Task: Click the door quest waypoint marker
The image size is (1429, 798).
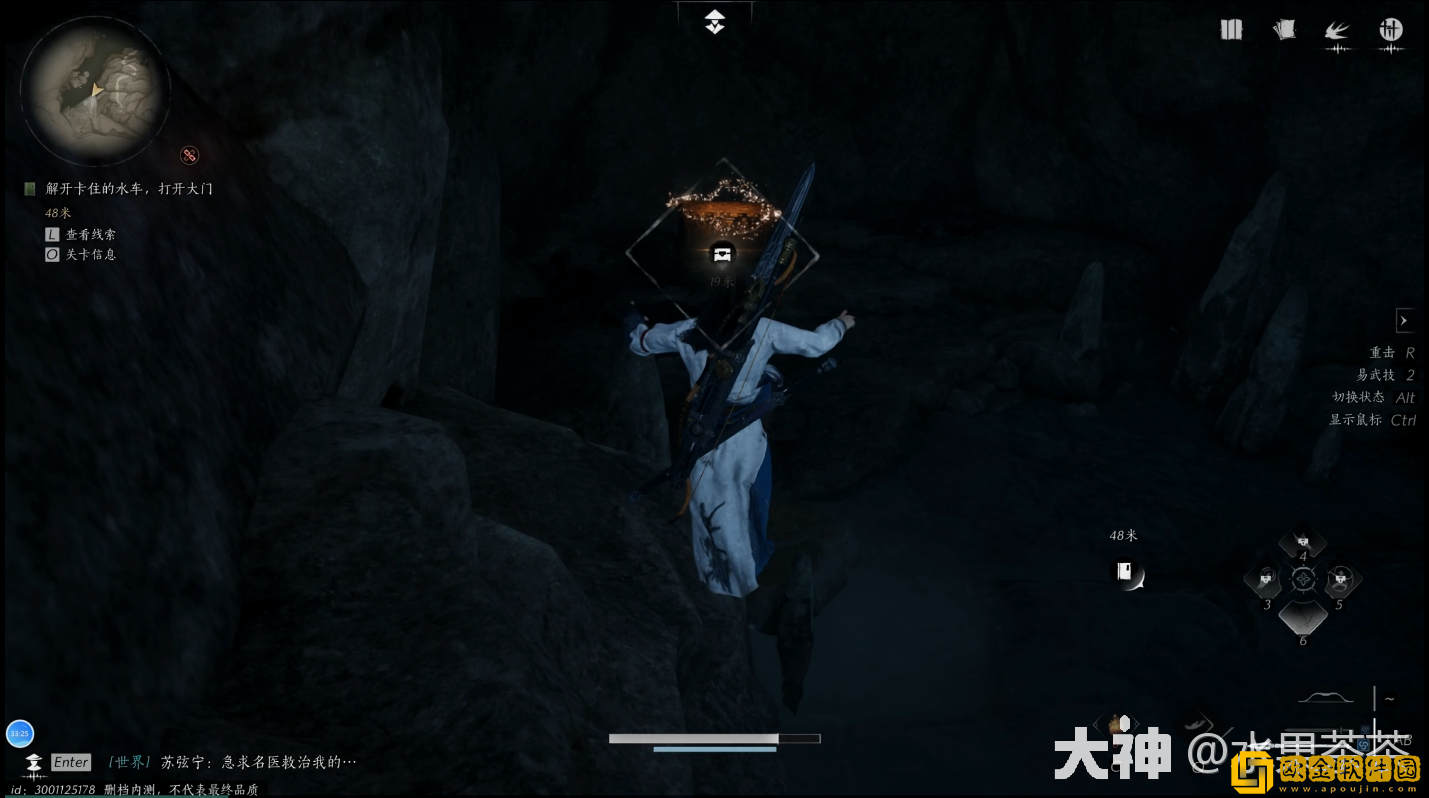Action: [1126, 573]
